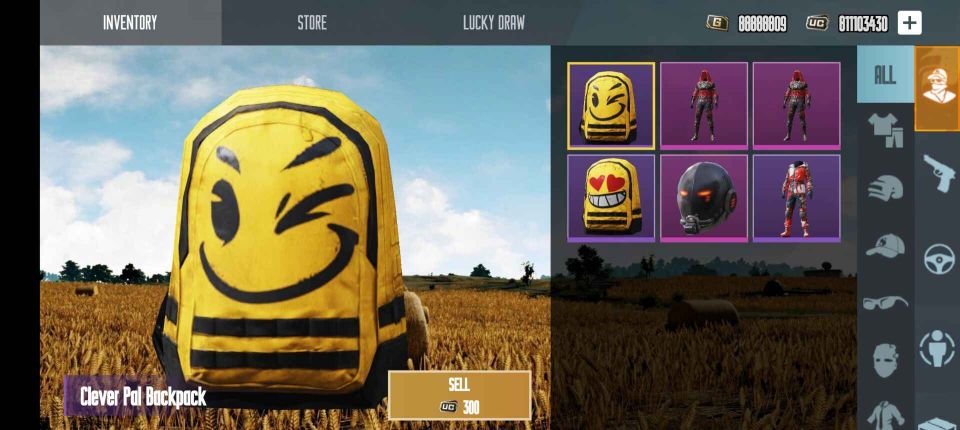
Task: Open the steering wheel vehicle section
Action: 938,259
